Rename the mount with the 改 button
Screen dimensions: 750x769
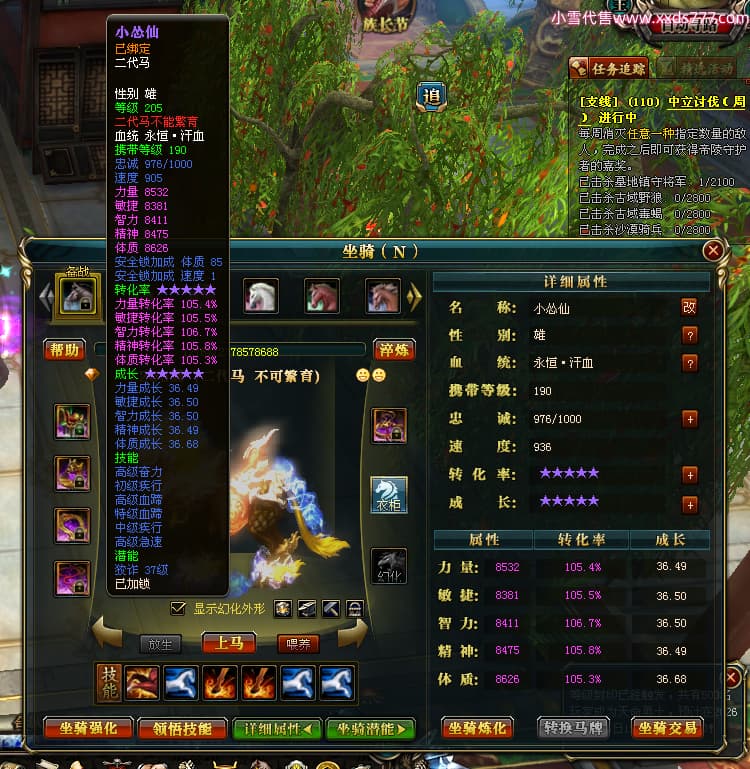(x=689, y=307)
